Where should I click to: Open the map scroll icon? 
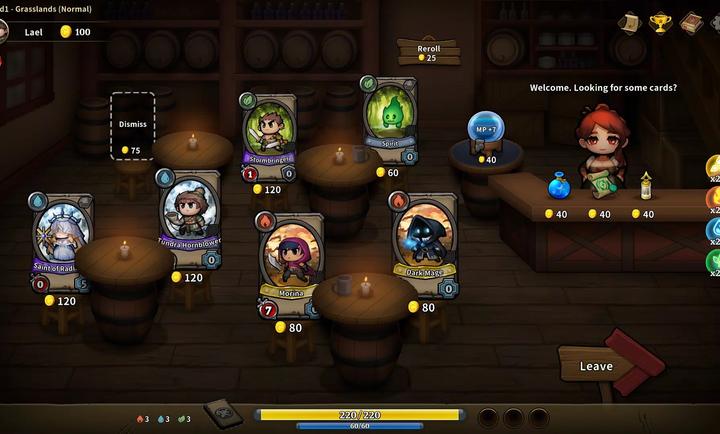pos(629,22)
